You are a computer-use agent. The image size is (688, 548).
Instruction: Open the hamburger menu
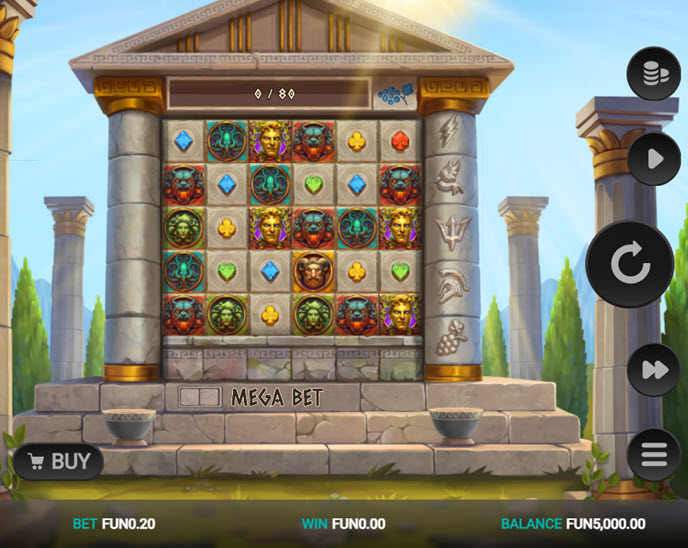[653, 455]
